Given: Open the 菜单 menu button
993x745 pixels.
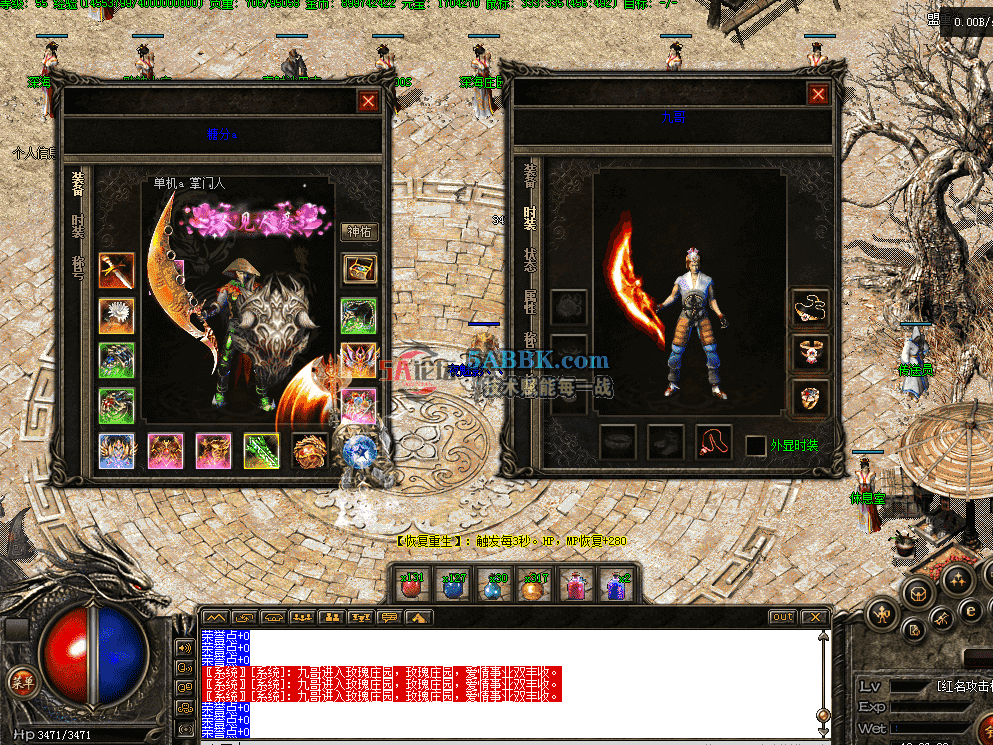Looking at the screenshot, I should 19,683.
